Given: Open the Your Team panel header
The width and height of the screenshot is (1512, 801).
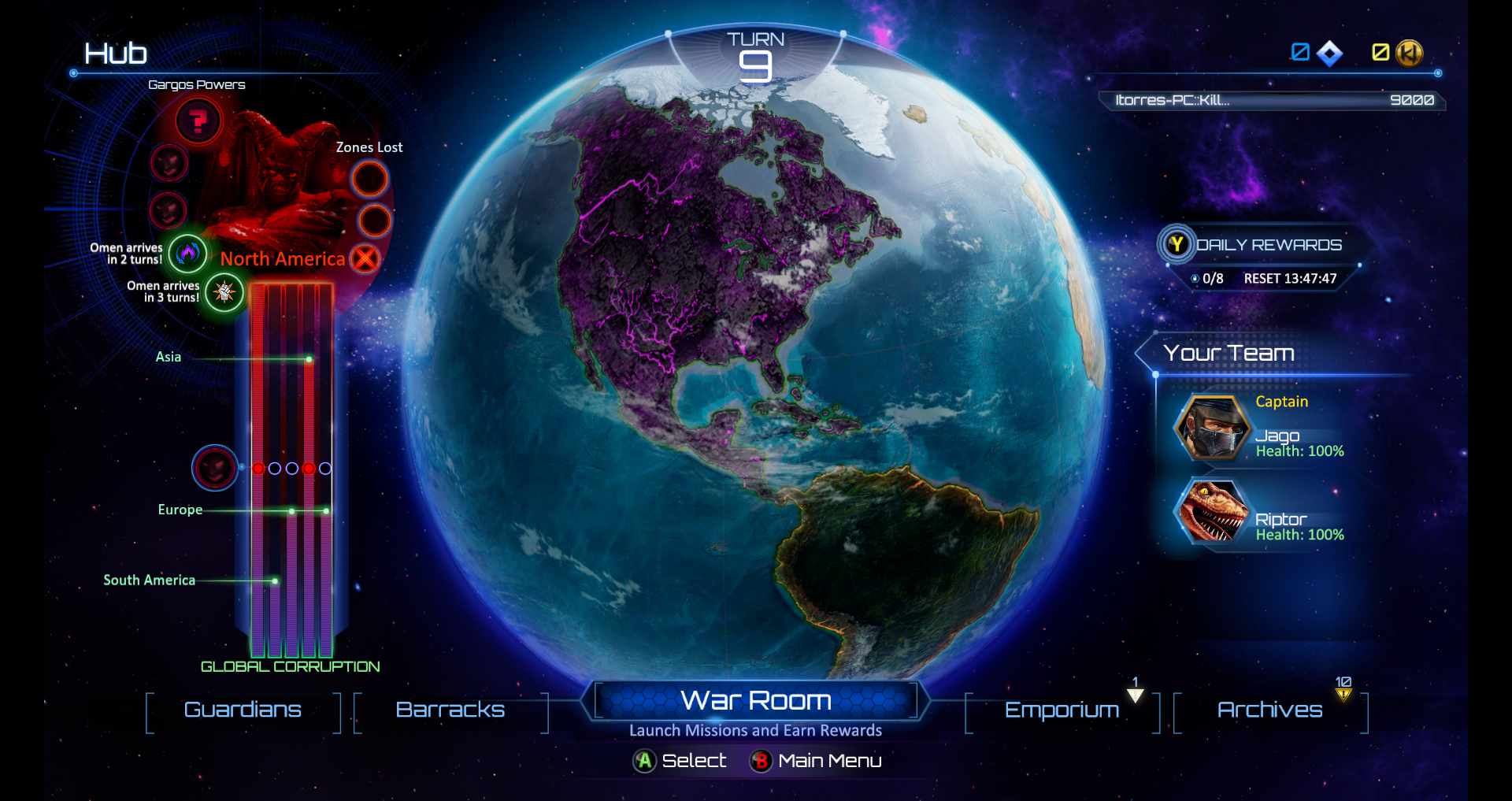Looking at the screenshot, I should click(1228, 353).
